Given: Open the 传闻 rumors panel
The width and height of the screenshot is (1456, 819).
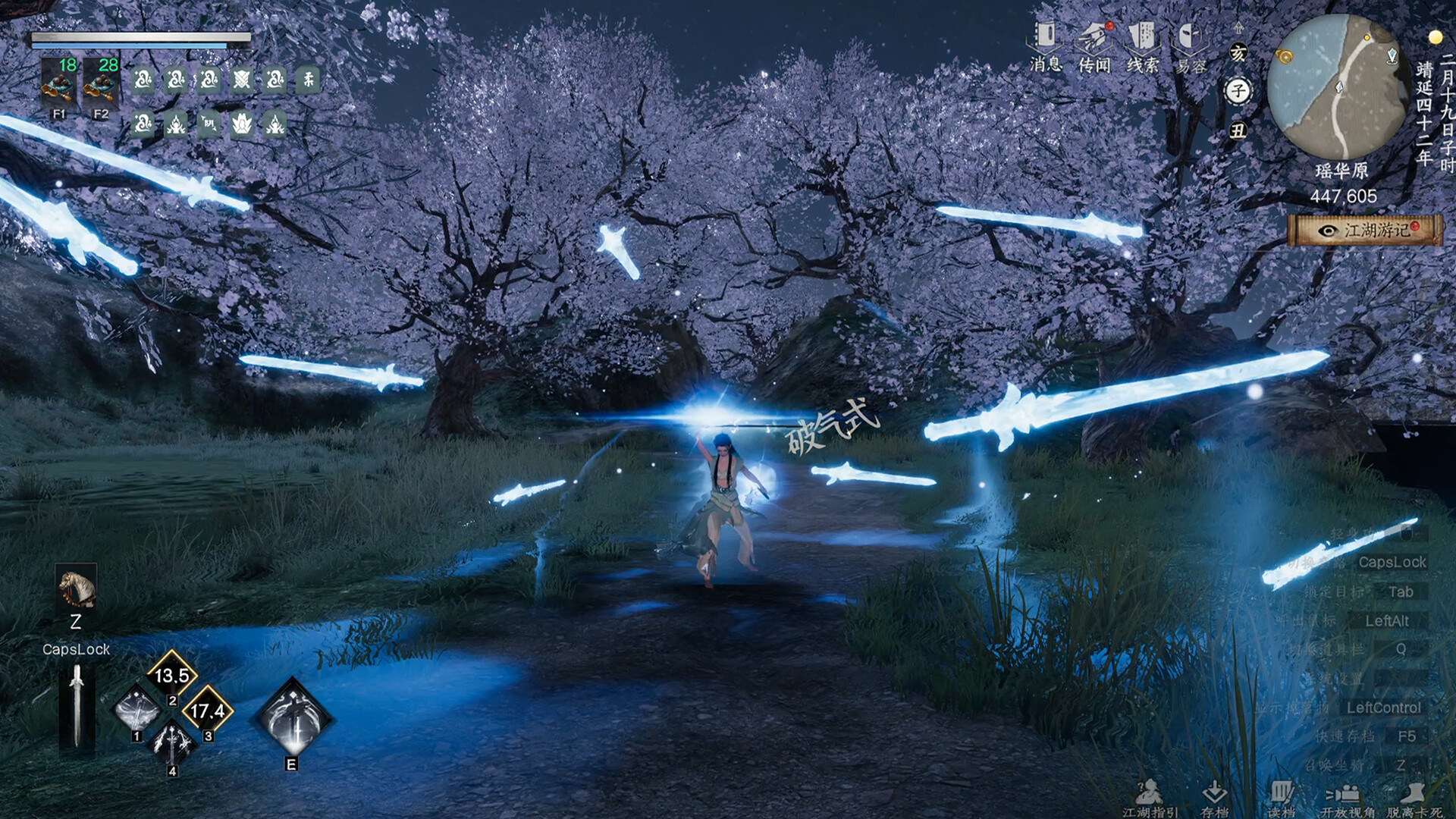Looking at the screenshot, I should (1094, 45).
